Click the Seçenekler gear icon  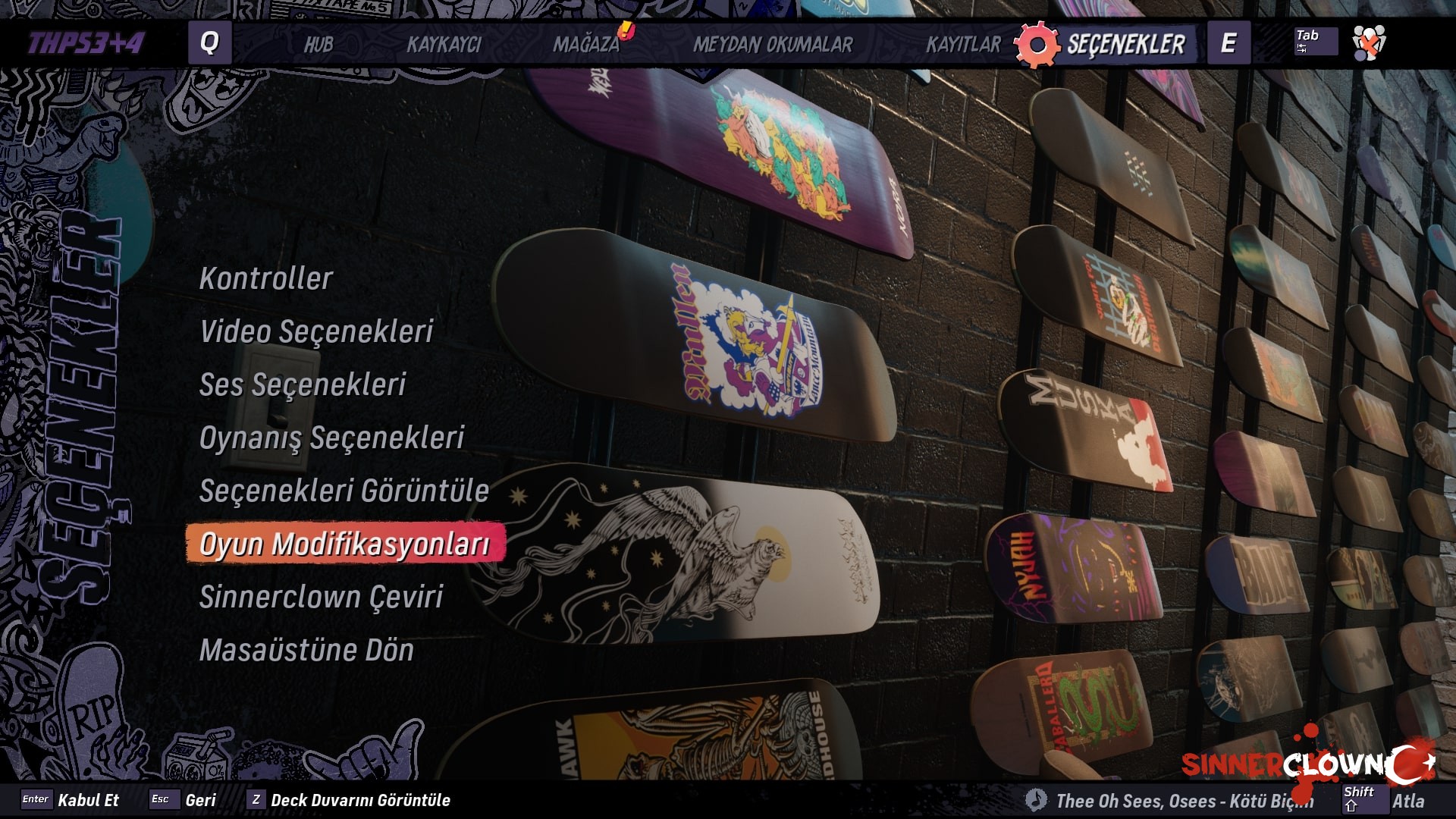pos(1036,43)
